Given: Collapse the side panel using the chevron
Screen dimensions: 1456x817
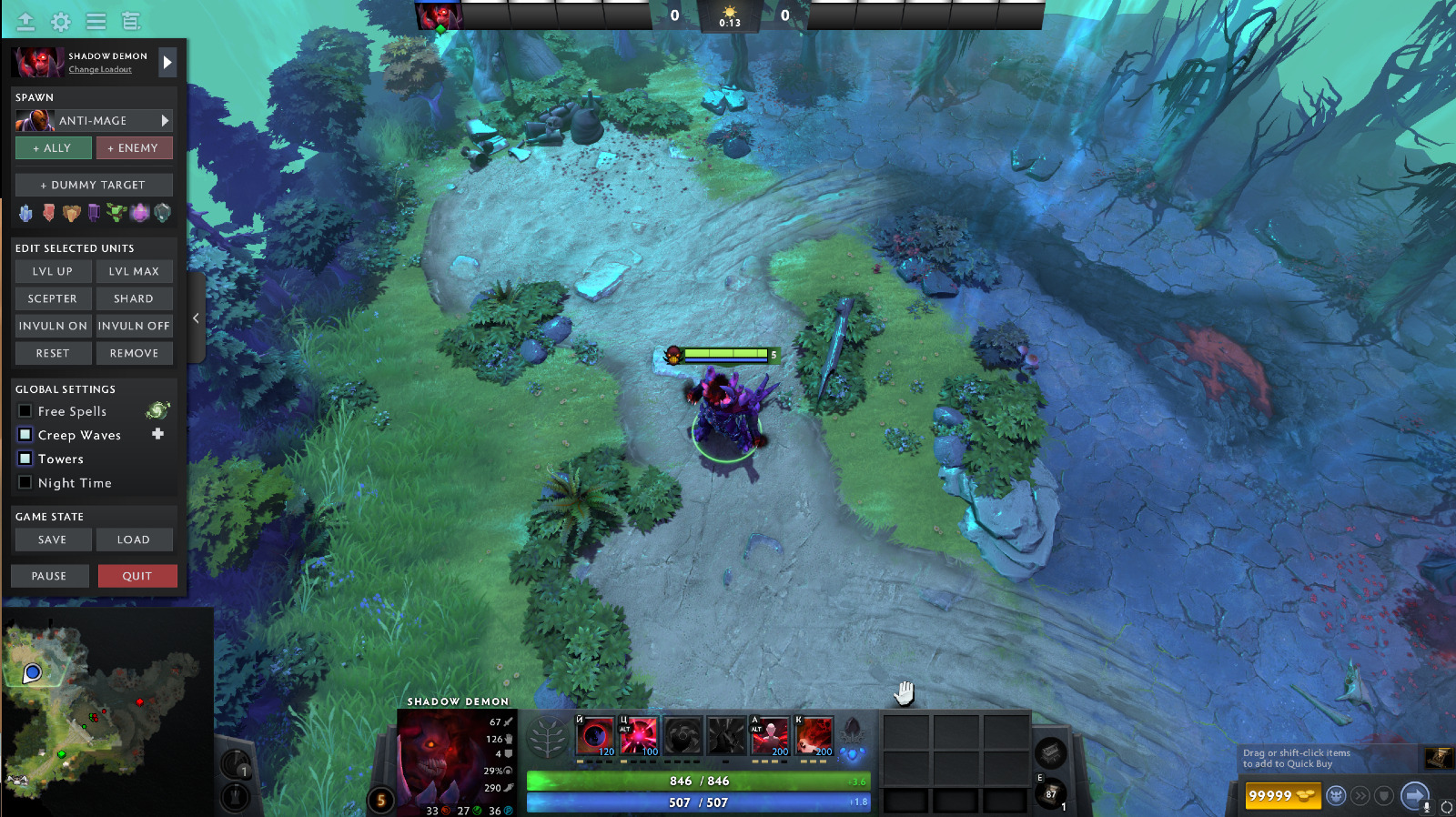Looking at the screenshot, I should (x=195, y=318).
